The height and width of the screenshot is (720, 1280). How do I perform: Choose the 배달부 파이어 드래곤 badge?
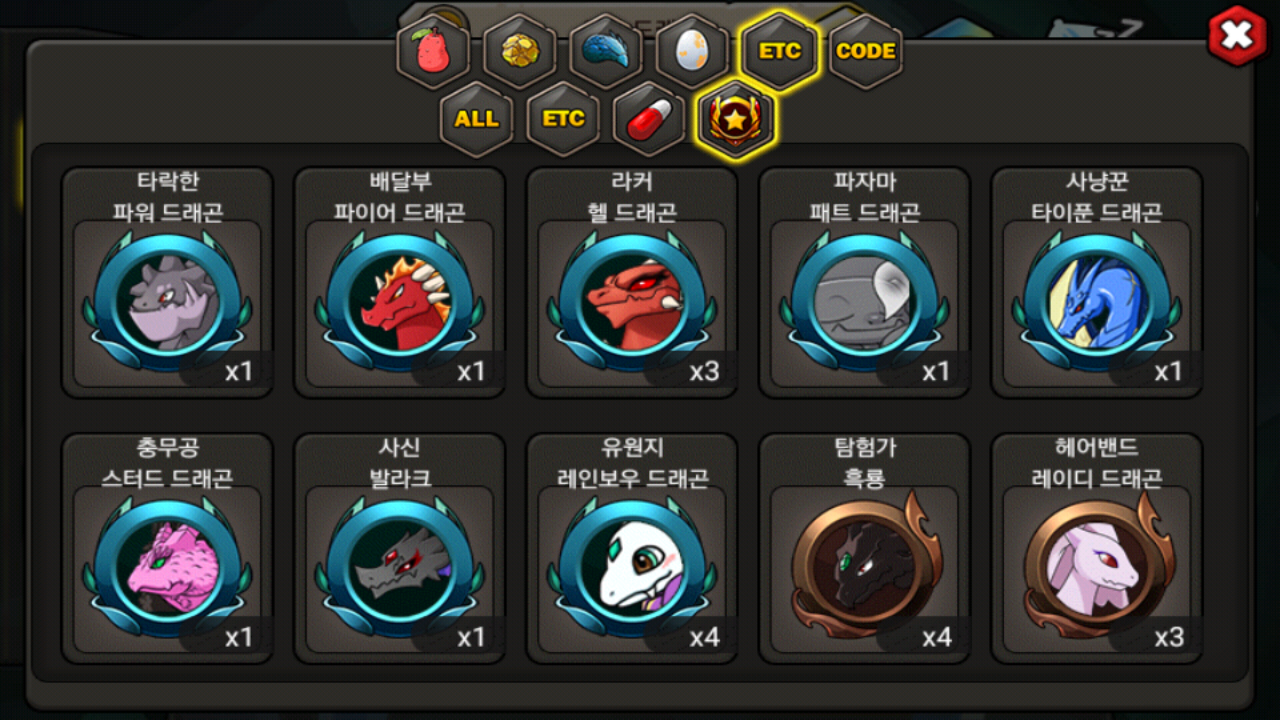point(399,300)
